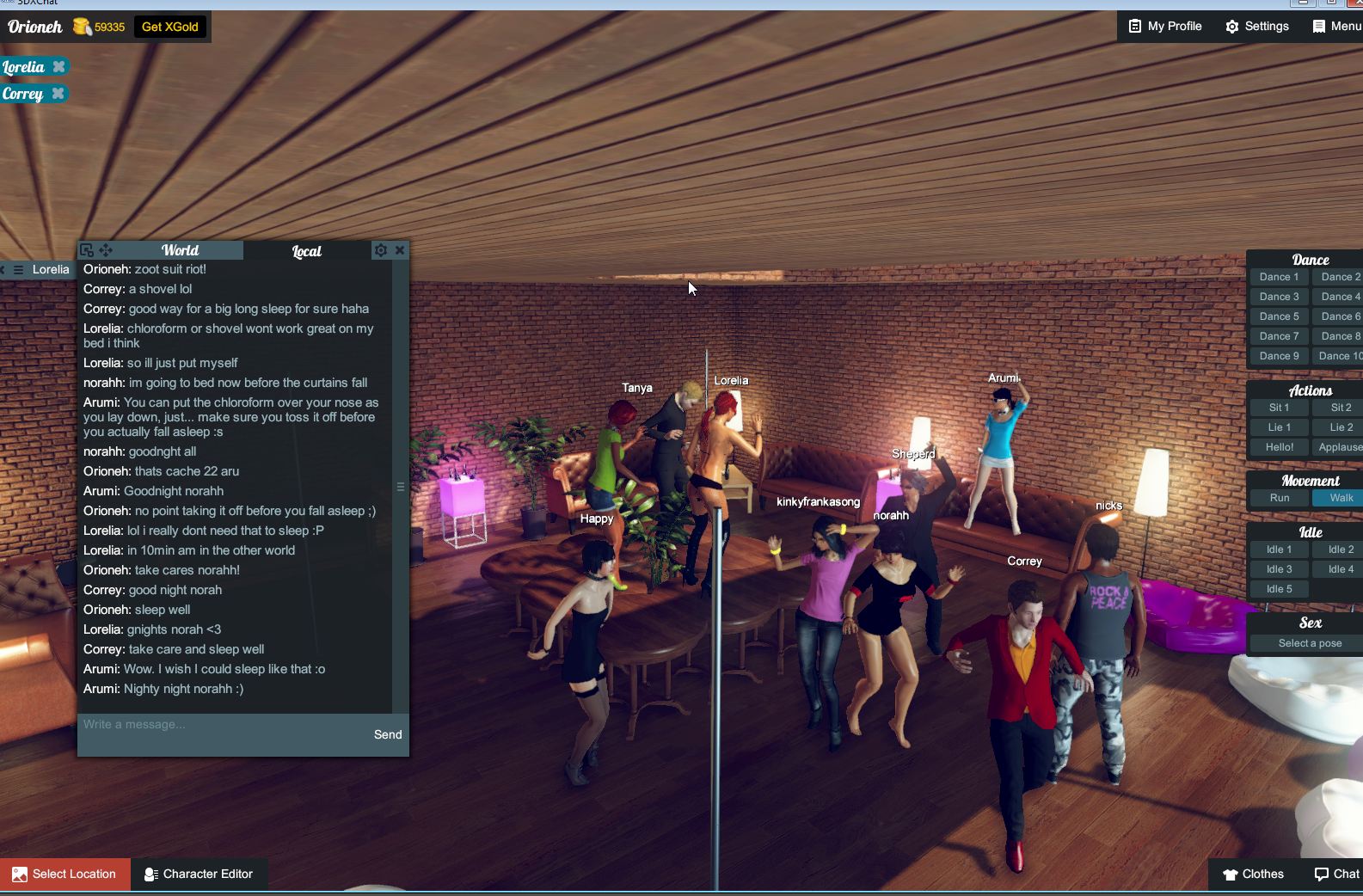This screenshot has width=1363, height=896.
Task: Trigger the Dance 7 animation
Action: tap(1279, 336)
